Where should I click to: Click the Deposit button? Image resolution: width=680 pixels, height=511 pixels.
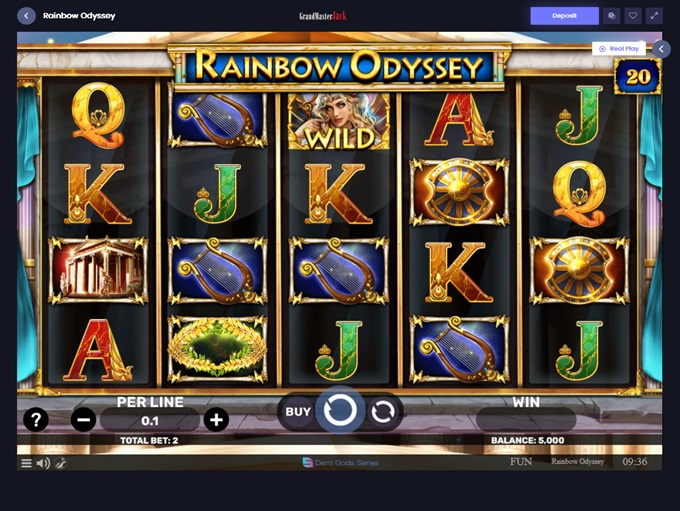click(564, 16)
